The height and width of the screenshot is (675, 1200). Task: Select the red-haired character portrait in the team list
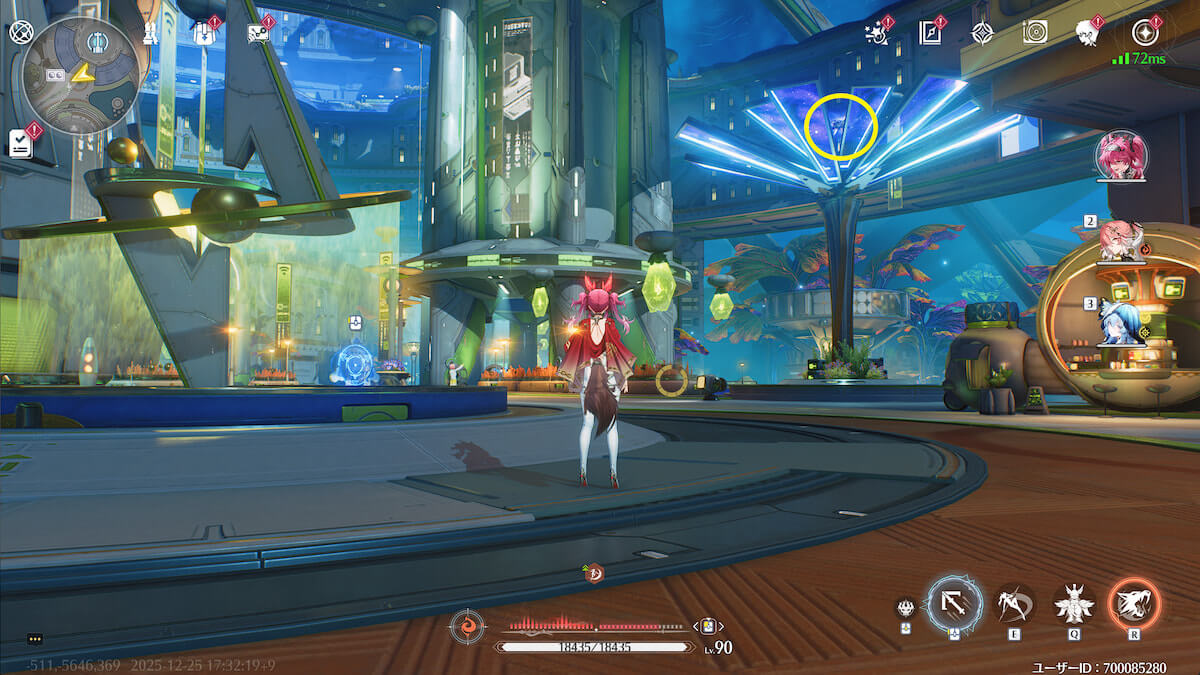[1121, 156]
